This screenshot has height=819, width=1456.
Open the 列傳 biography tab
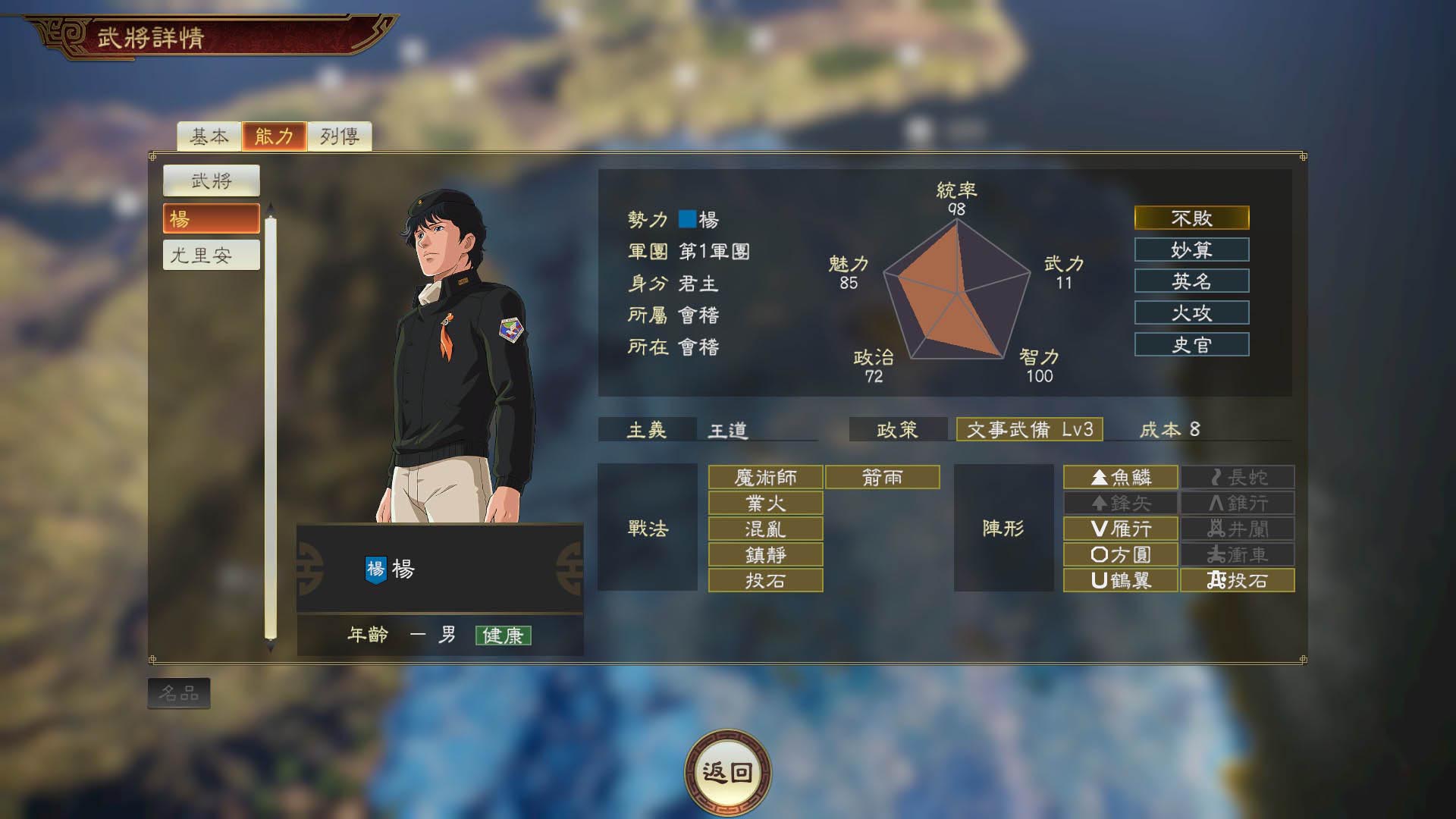(x=339, y=136)
